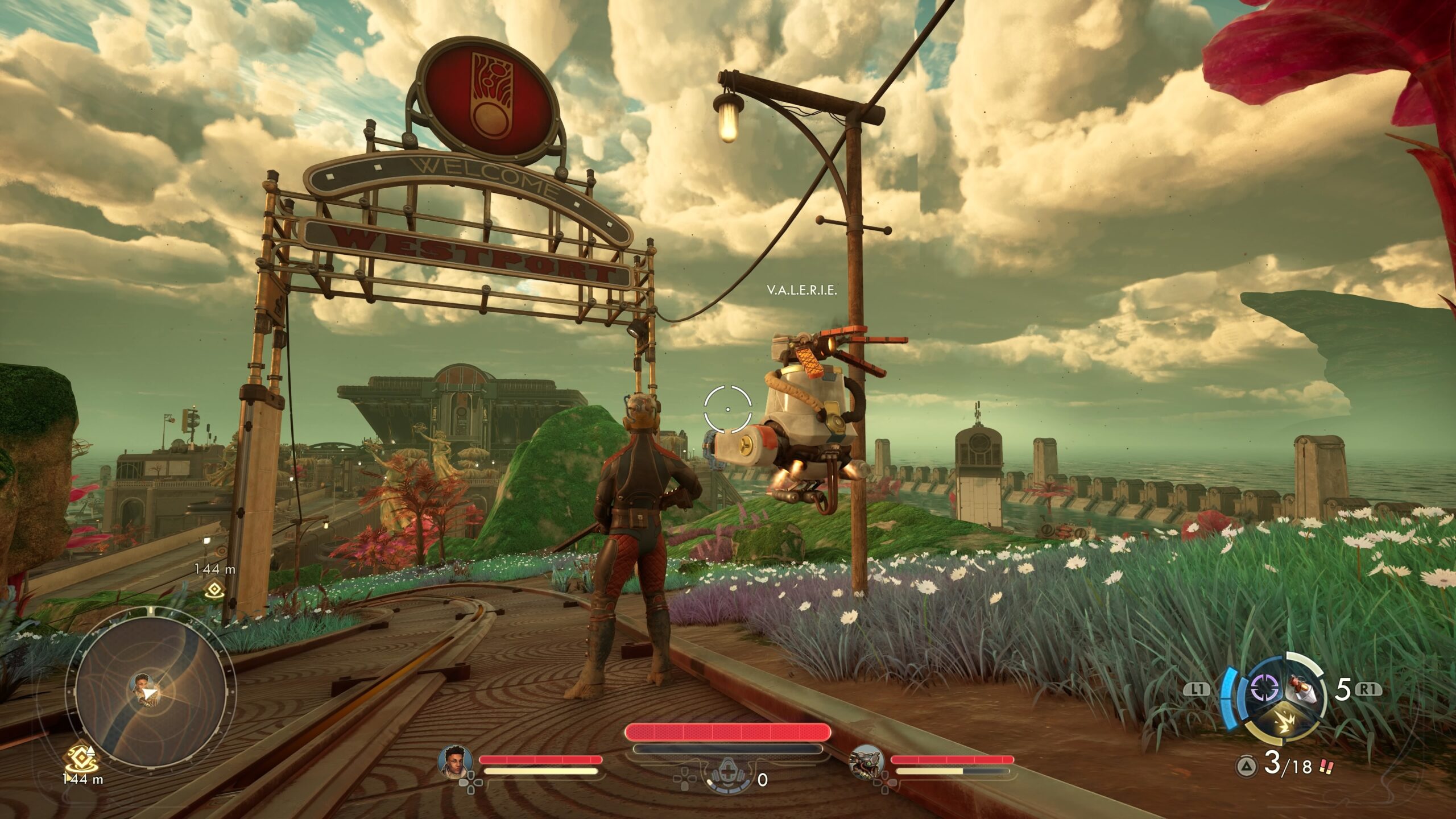Viewport: 1456px width, 819px height.
Task: Select the quest objective icon beside the minimap
Action: click(x=81, y=757)
